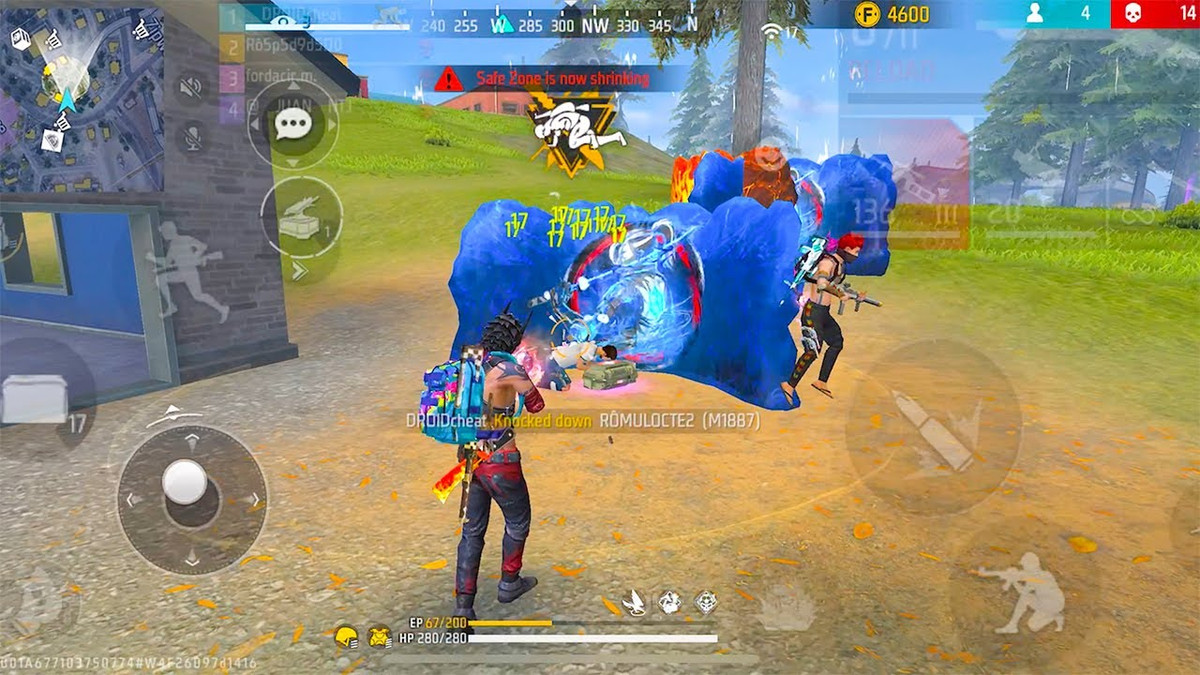This screenshot has height=675, width=1200.
Task: Select teammate Ro5p5d9d5OO in squad list
Action: 283,45
